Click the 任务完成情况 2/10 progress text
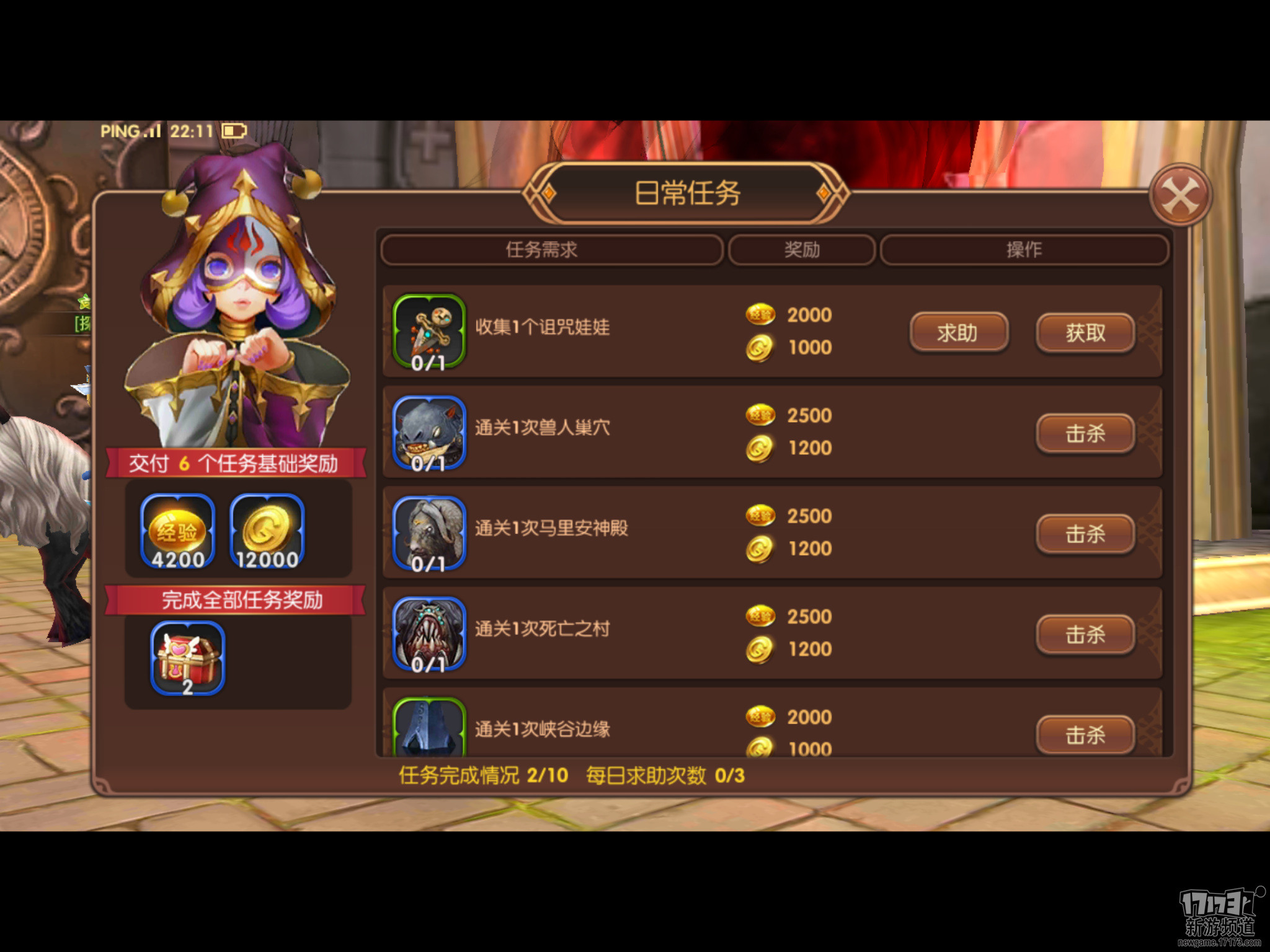Screen dimensions: 1270x952 coord(477,775)
